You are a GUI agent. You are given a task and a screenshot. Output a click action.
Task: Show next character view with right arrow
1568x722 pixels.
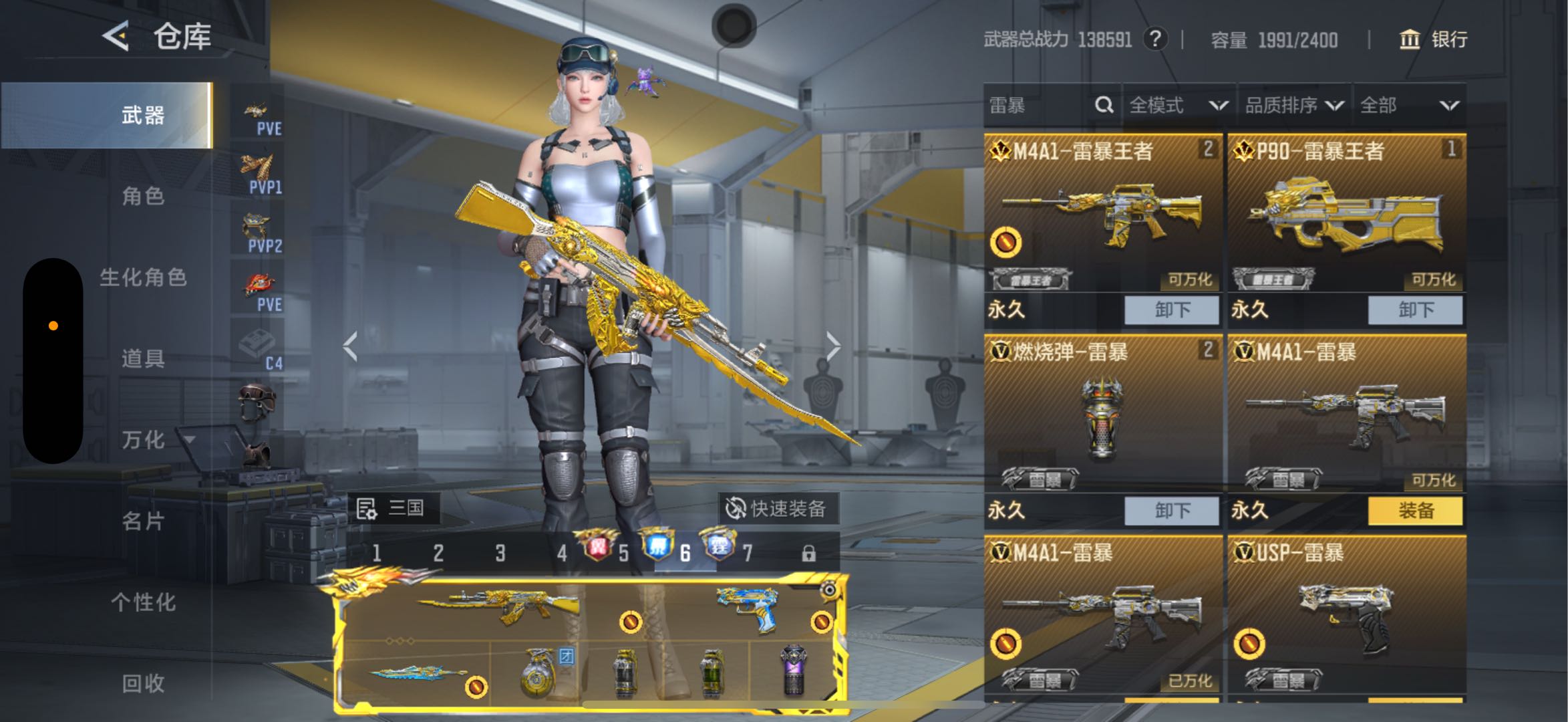(832, 346)
